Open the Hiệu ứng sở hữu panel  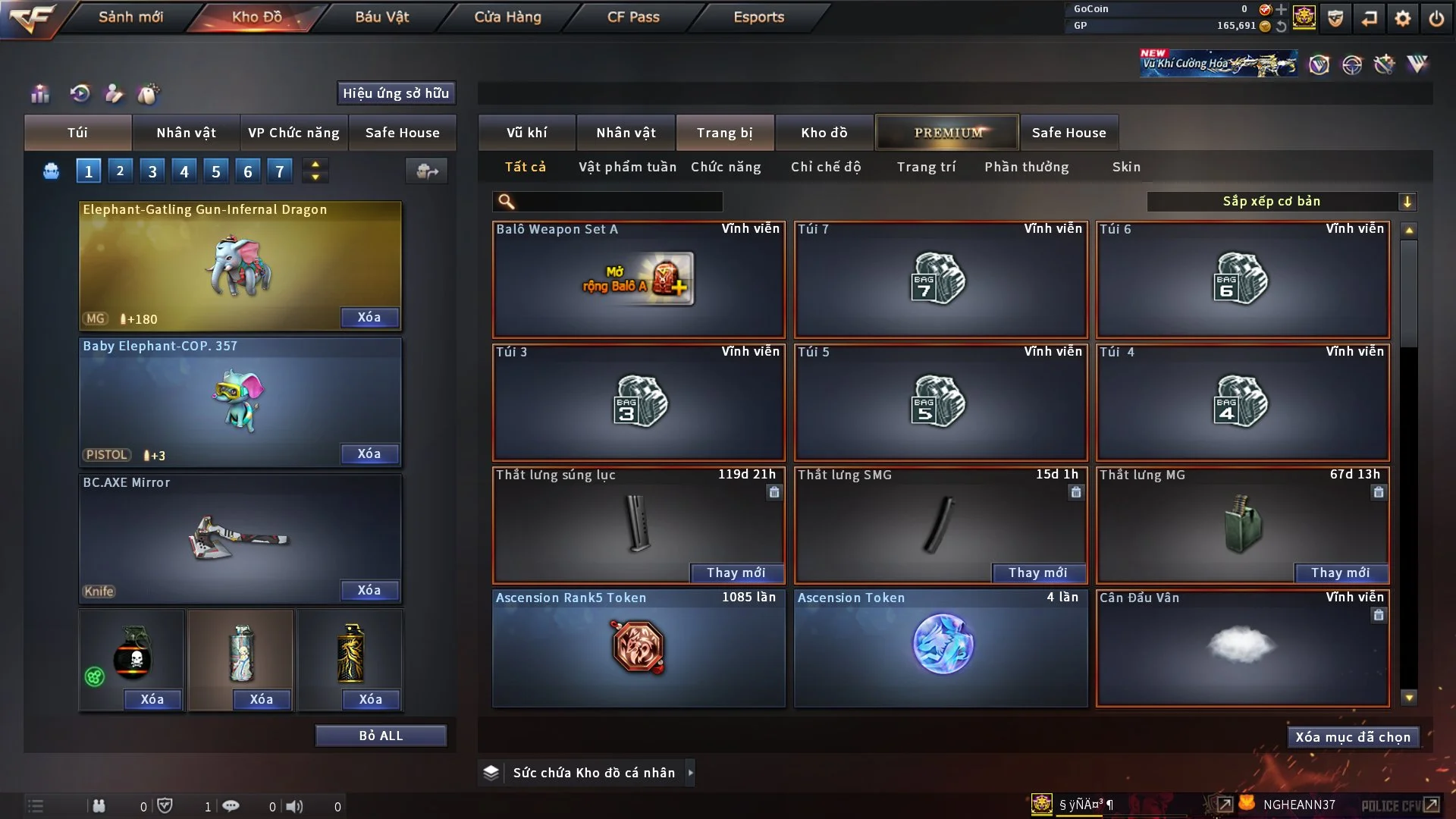coord(396,93)
